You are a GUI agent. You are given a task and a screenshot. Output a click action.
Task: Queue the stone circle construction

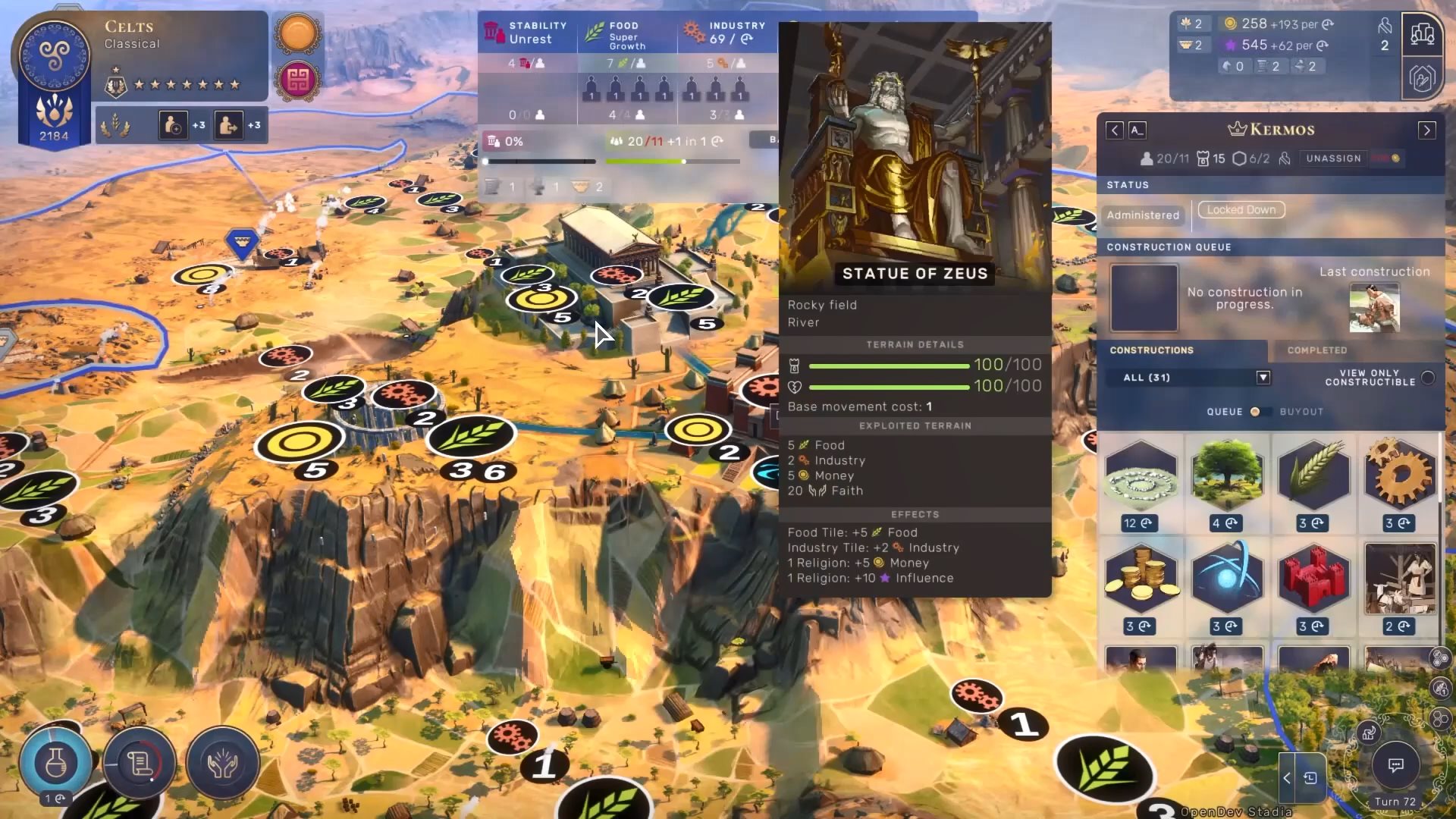[1141, 476]
